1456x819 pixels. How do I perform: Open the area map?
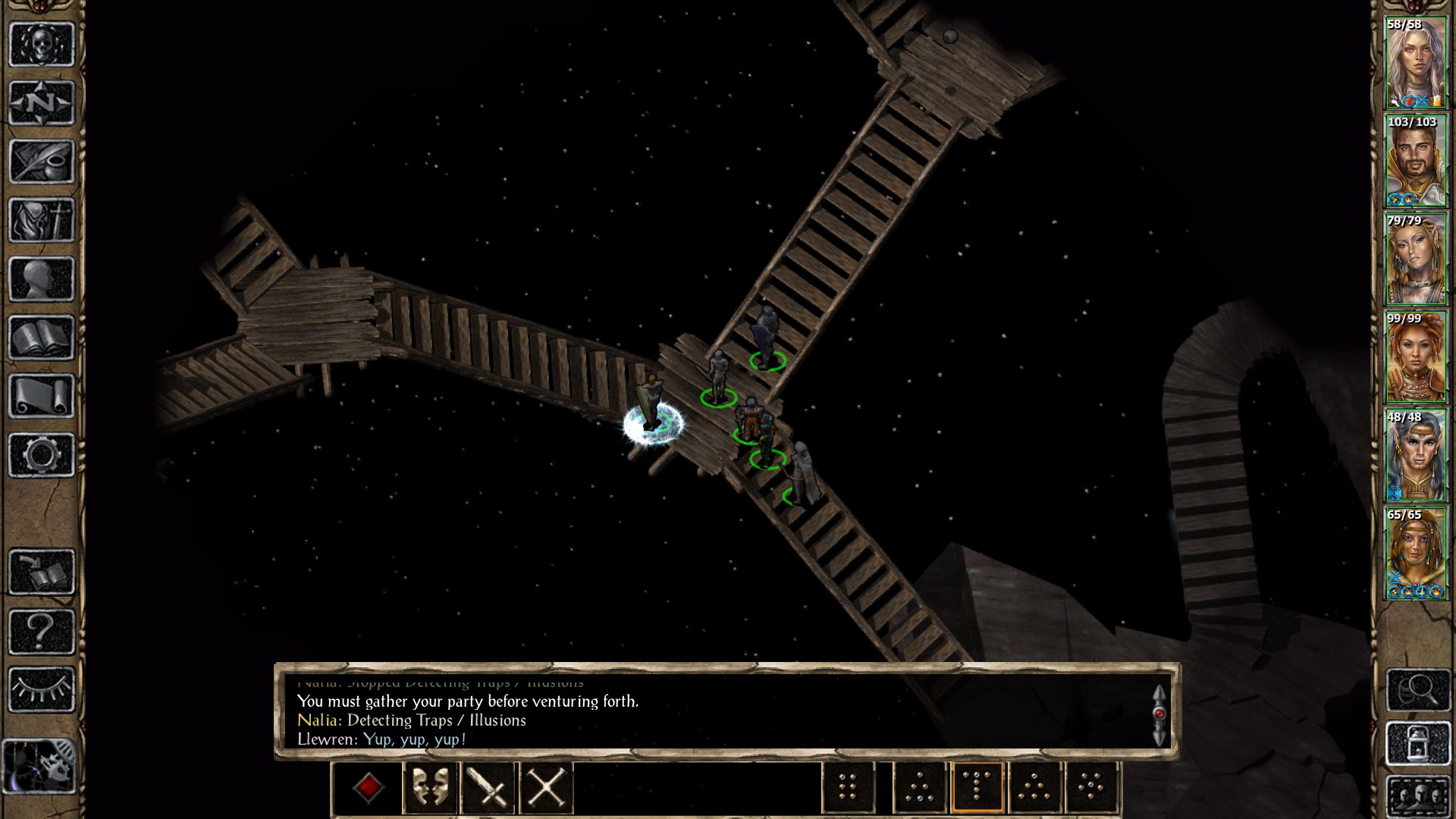point(42,101)
